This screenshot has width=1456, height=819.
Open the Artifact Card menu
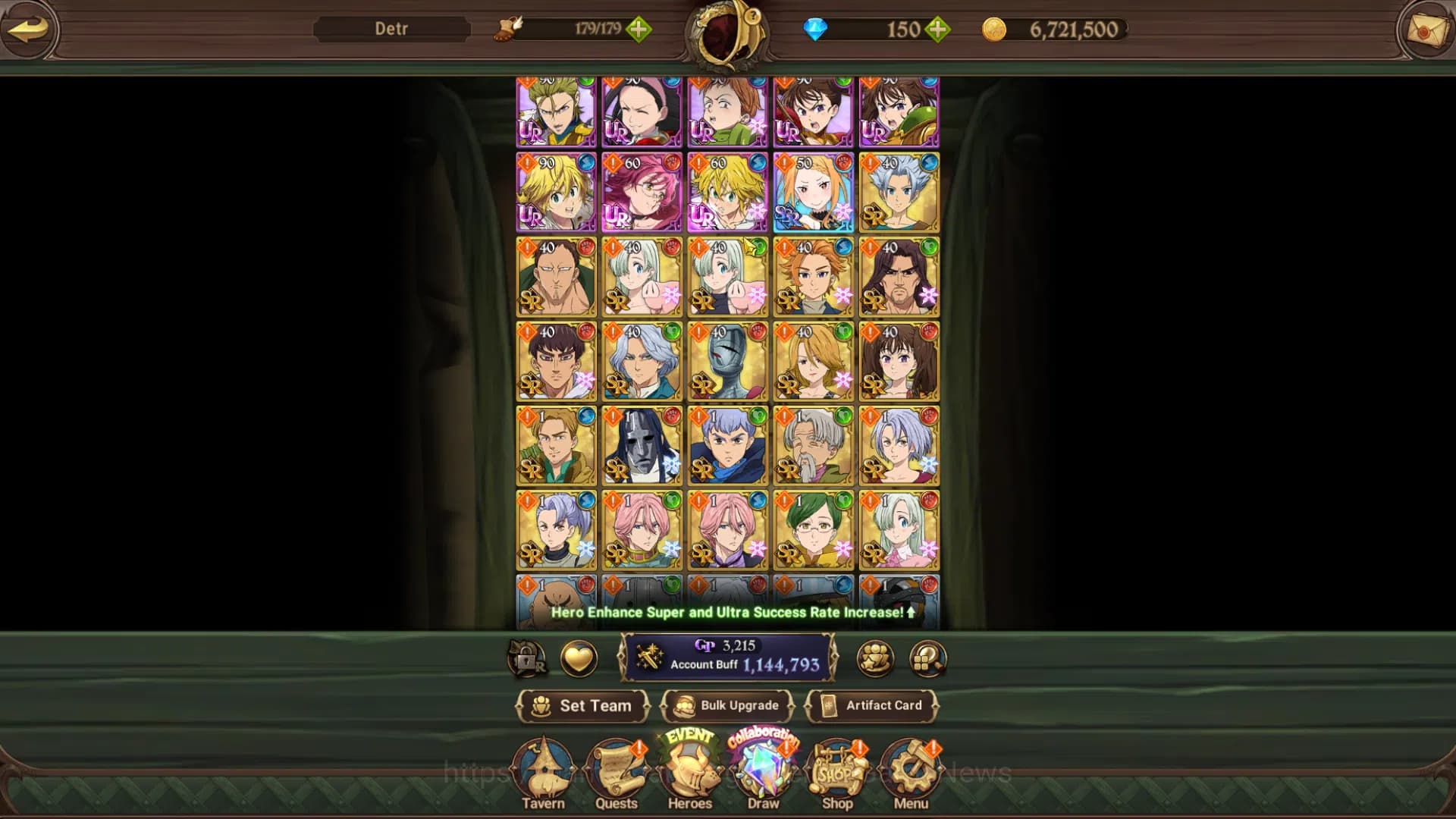872,705
